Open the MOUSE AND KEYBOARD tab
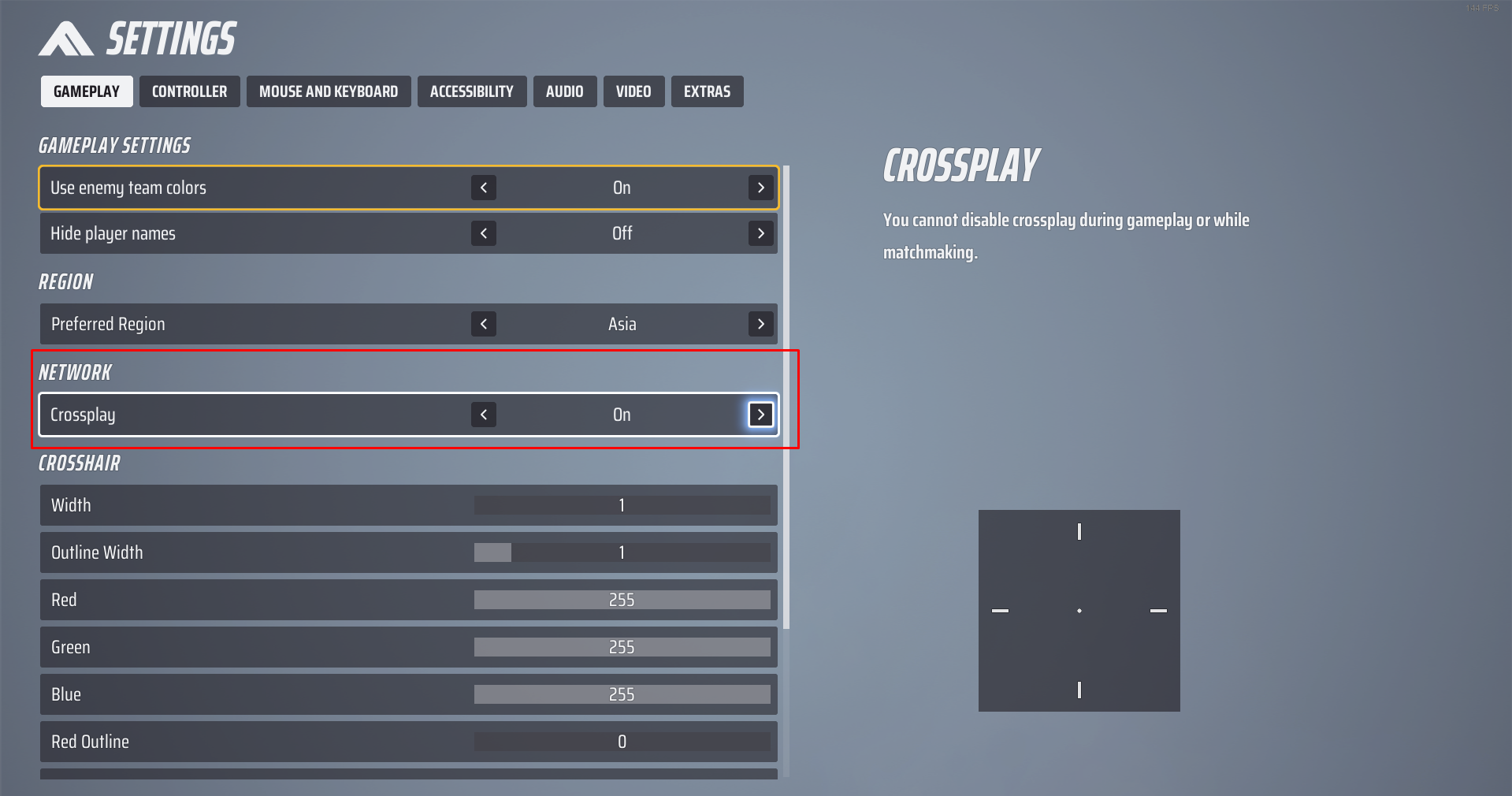 click(x=329, y=91)
